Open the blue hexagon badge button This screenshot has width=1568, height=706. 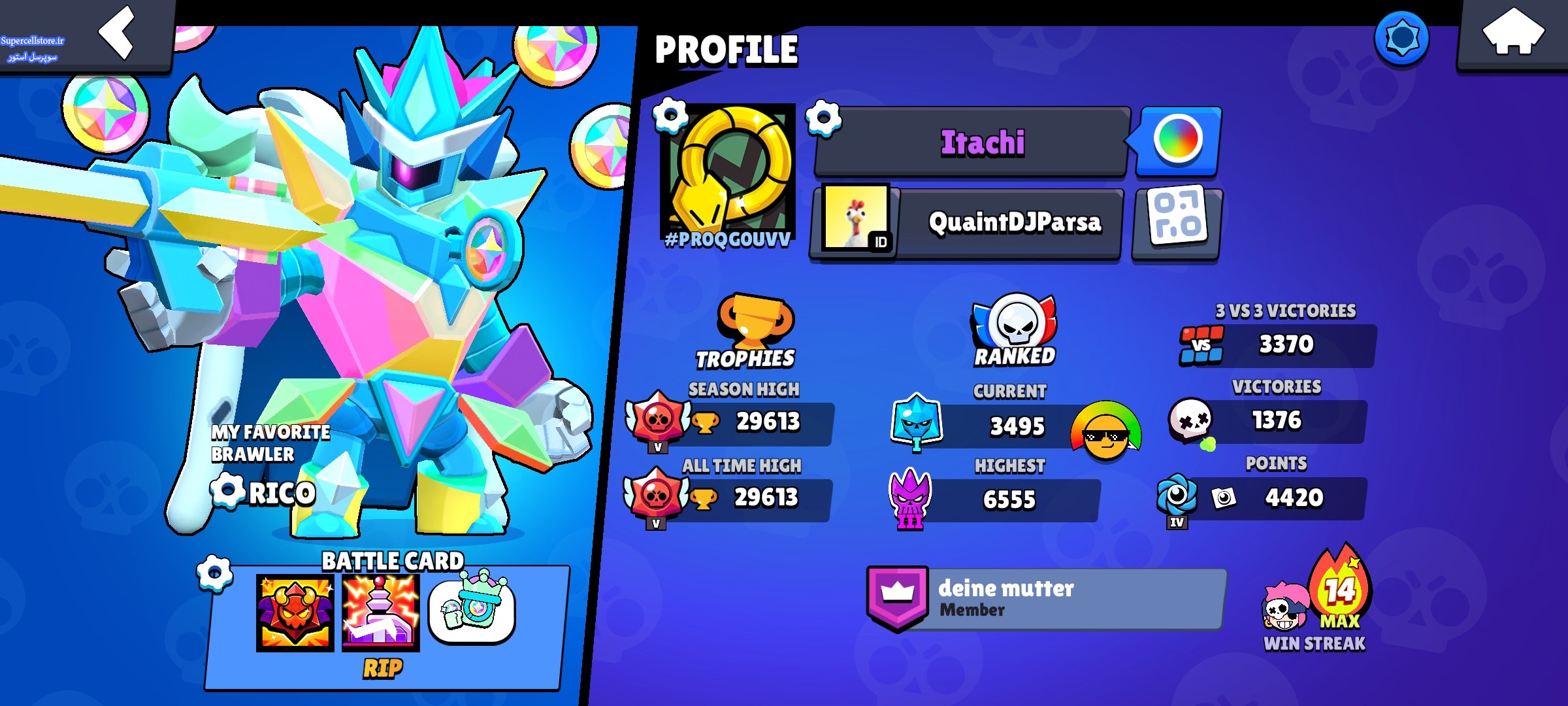[1401, 39]
